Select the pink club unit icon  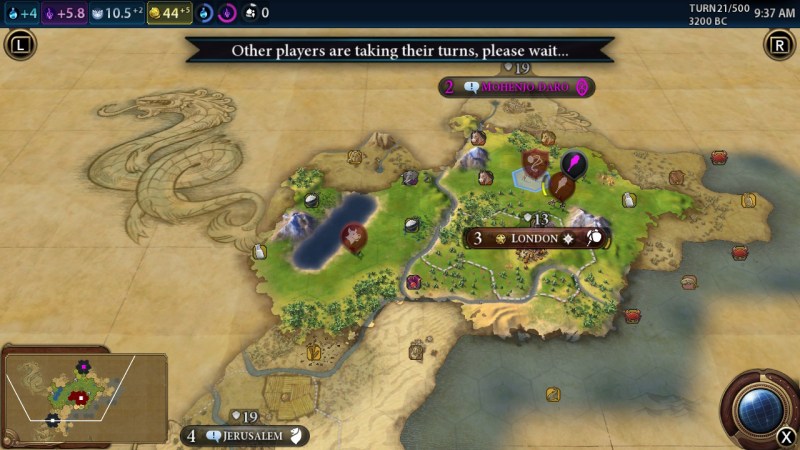[x=574, y=163]
